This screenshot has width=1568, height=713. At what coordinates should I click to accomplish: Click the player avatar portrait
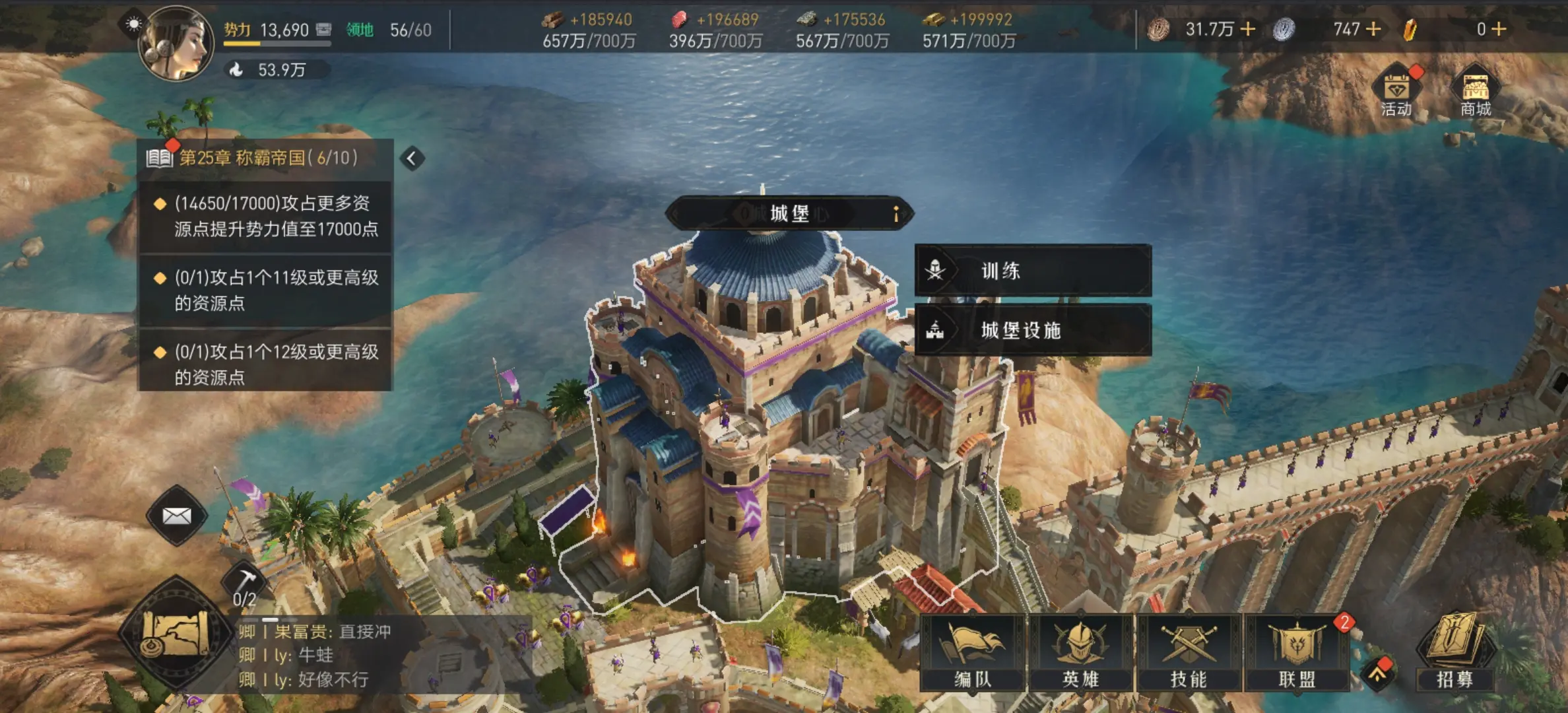tap(176, 44)
